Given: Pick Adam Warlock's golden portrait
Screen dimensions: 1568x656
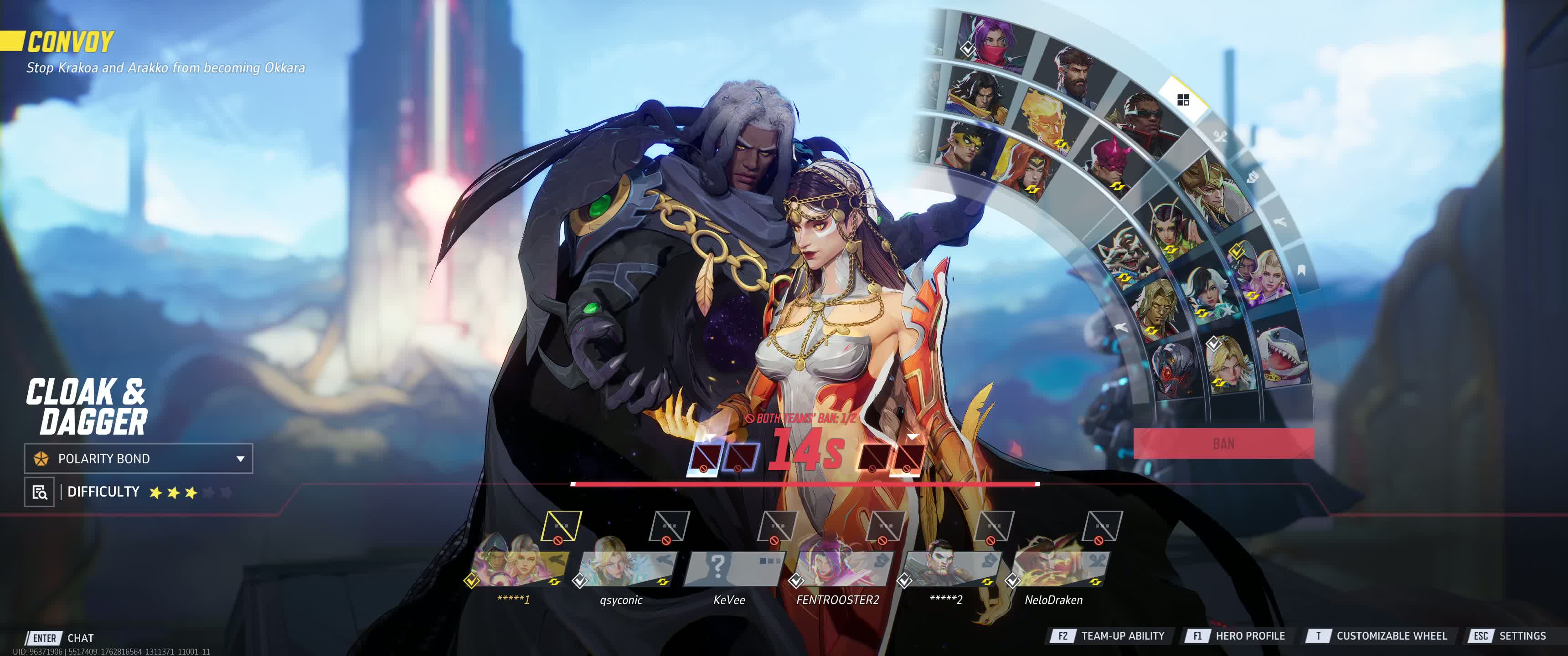Looking at the screenshot, I should (1154, 307).
